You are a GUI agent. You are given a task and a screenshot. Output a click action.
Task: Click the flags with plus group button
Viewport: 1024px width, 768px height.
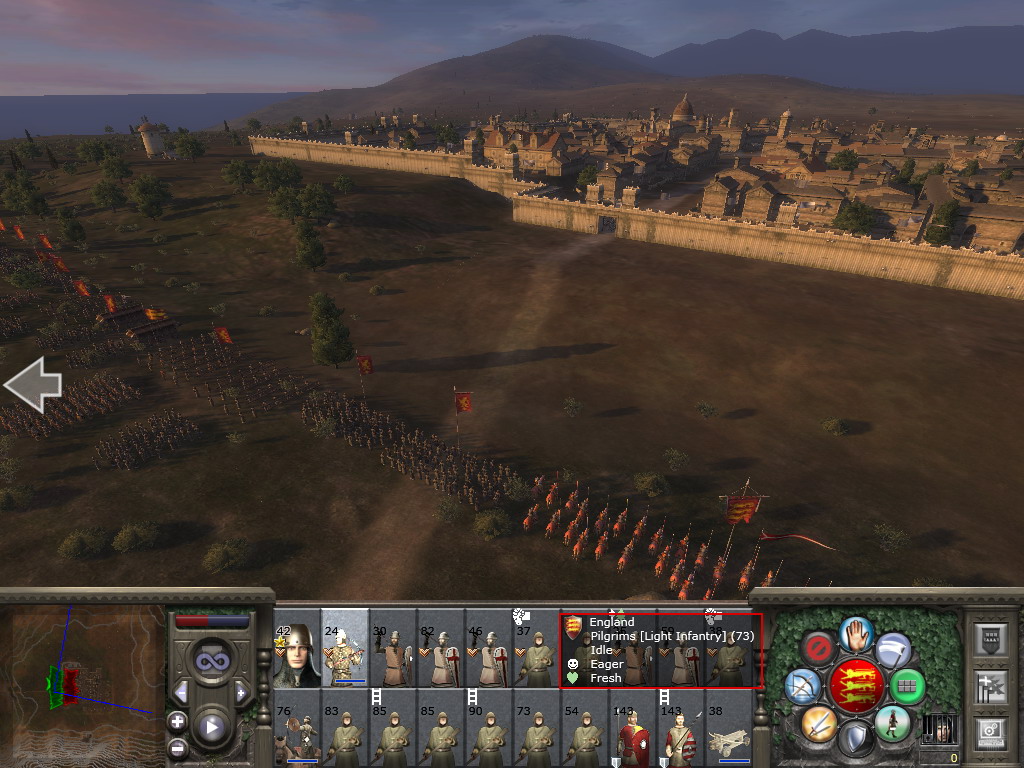pos(988,686)
